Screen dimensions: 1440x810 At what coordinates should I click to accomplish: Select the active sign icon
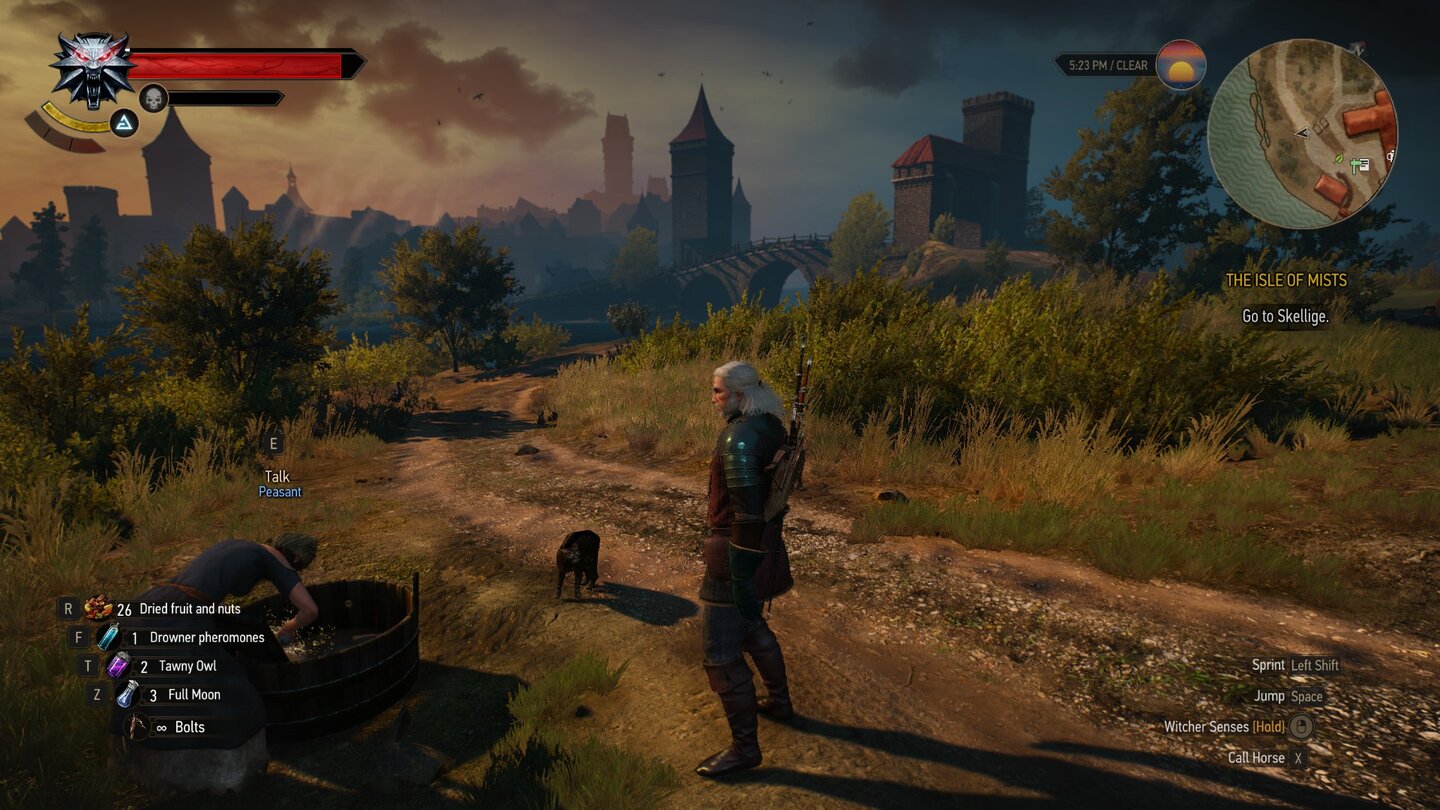point(124,123)
